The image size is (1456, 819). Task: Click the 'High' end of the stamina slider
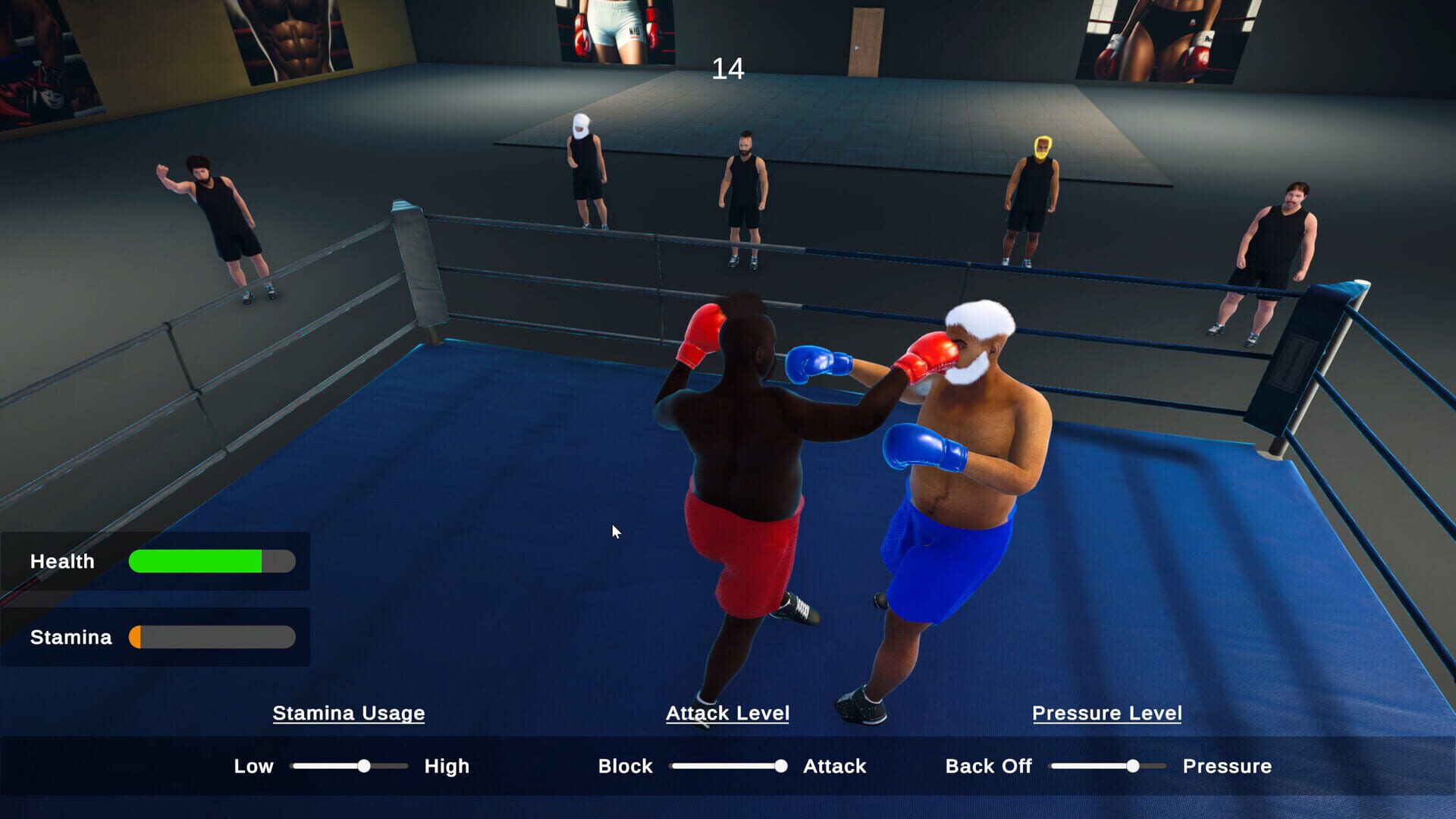446,766
